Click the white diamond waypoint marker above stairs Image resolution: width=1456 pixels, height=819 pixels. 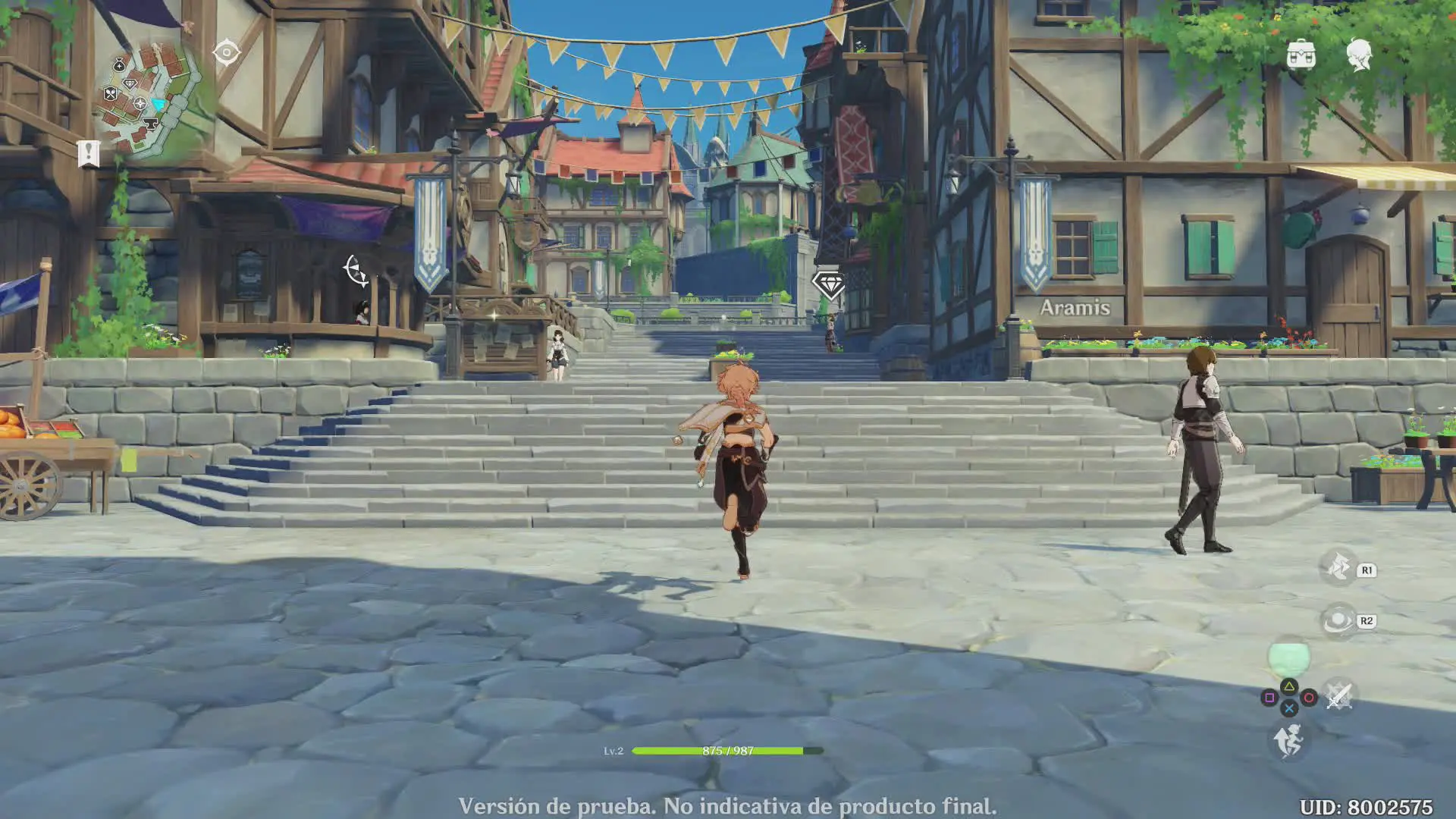click(x=828, y=284)
